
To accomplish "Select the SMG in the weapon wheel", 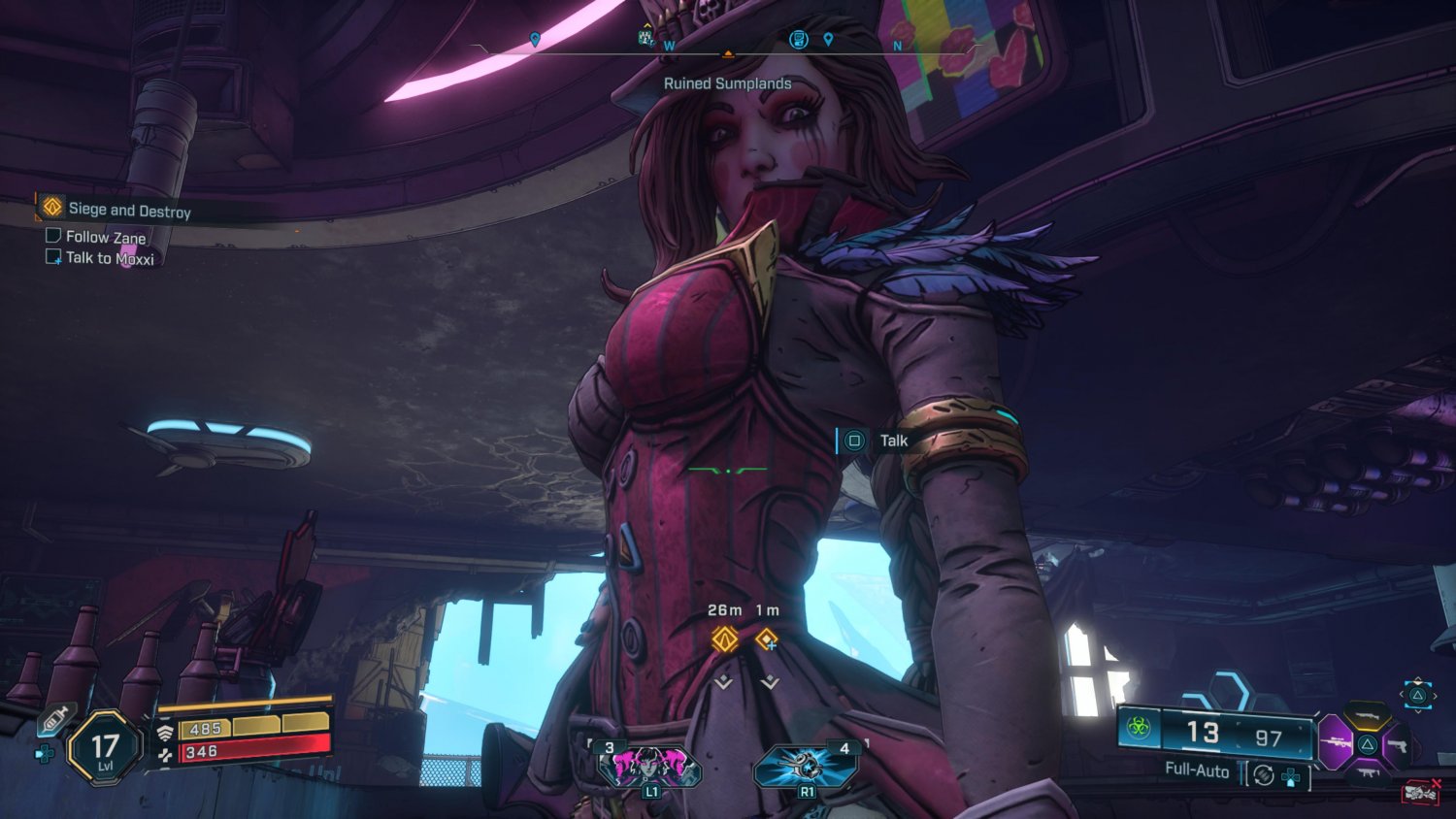I will [x=1369, y=772].
